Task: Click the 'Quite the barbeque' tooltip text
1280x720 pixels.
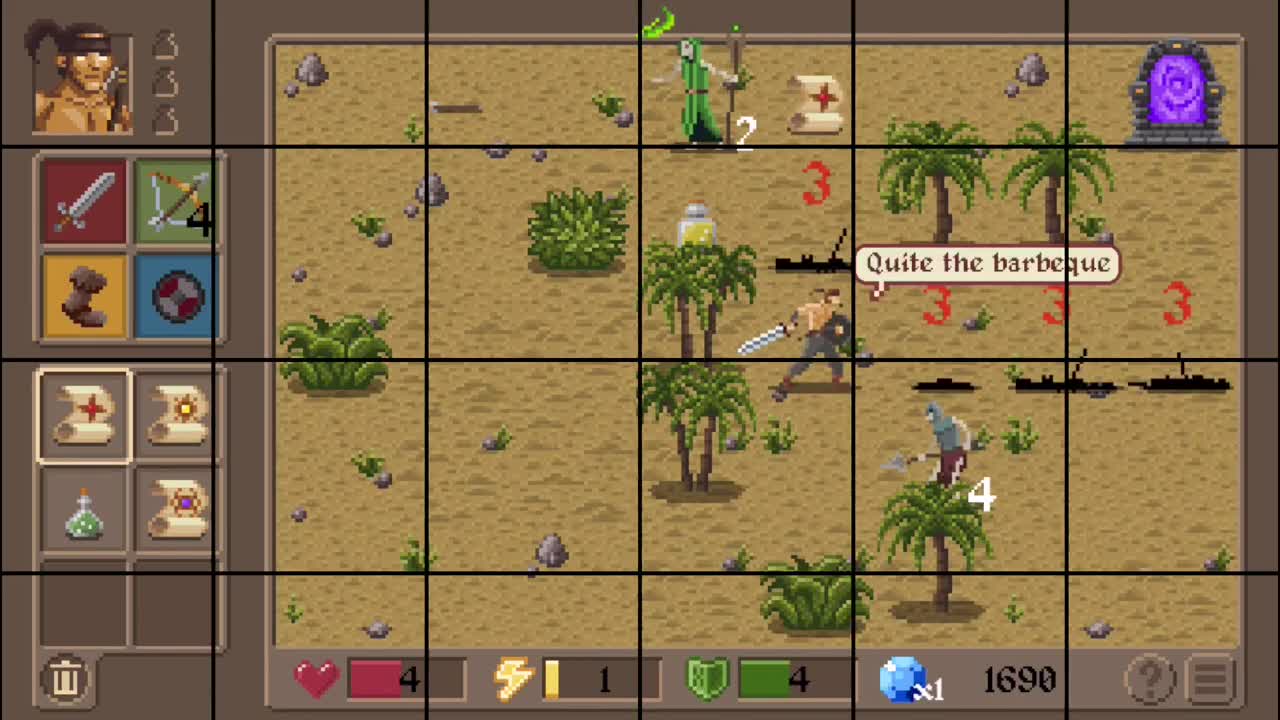Action: pyautogui.click(x=987, y=263)
